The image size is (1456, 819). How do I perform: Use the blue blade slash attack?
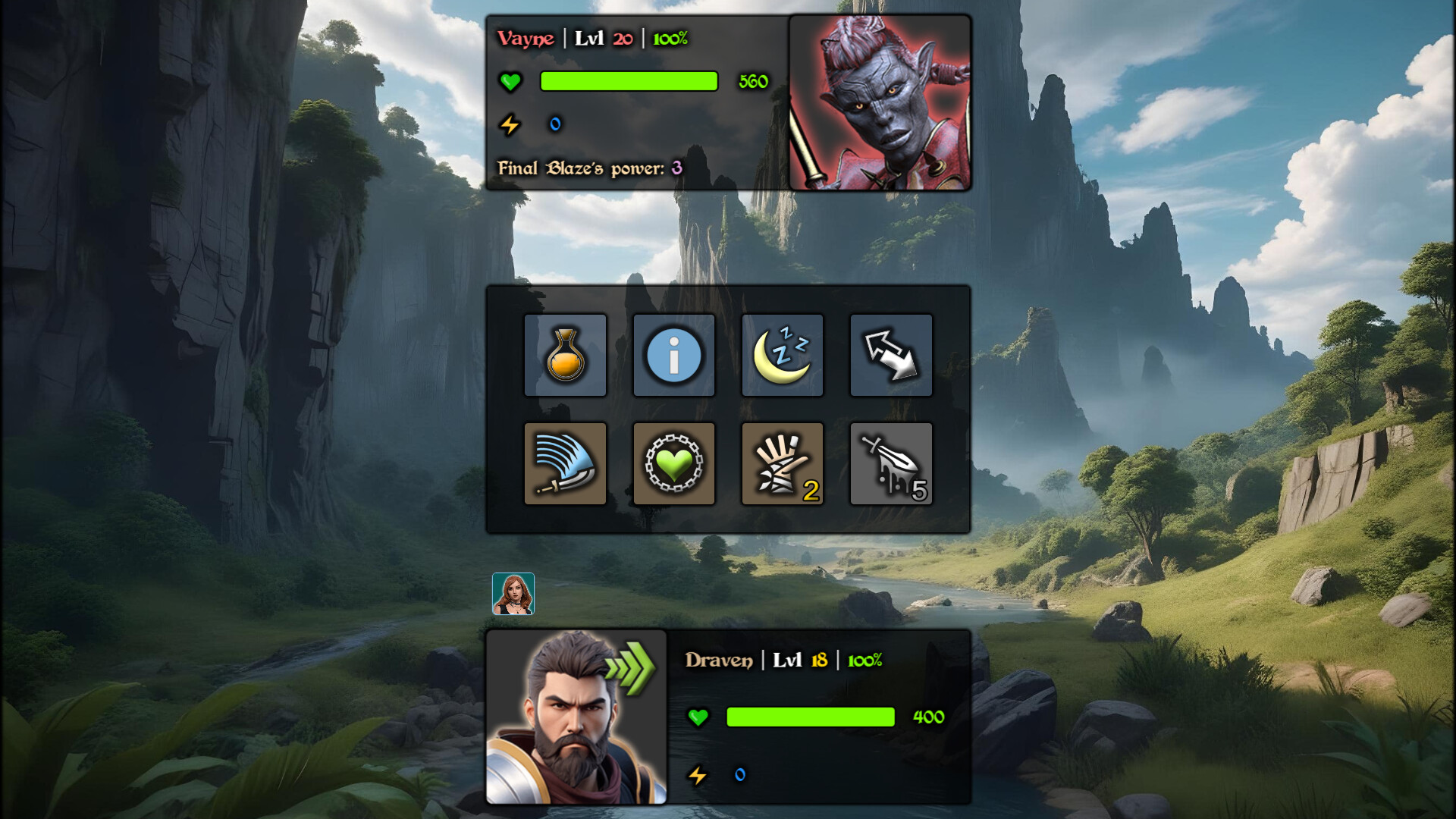pos(566,463)
